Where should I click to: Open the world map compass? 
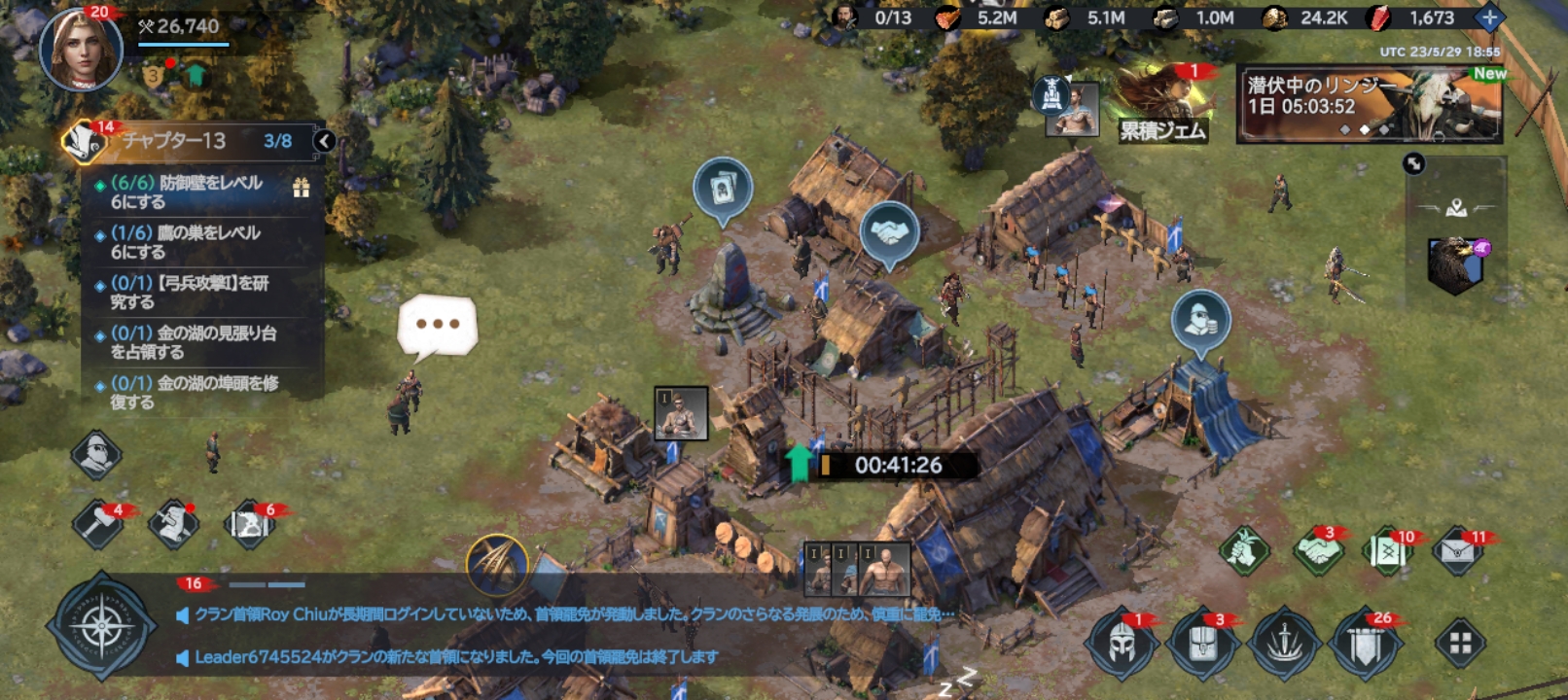[101, 624]
